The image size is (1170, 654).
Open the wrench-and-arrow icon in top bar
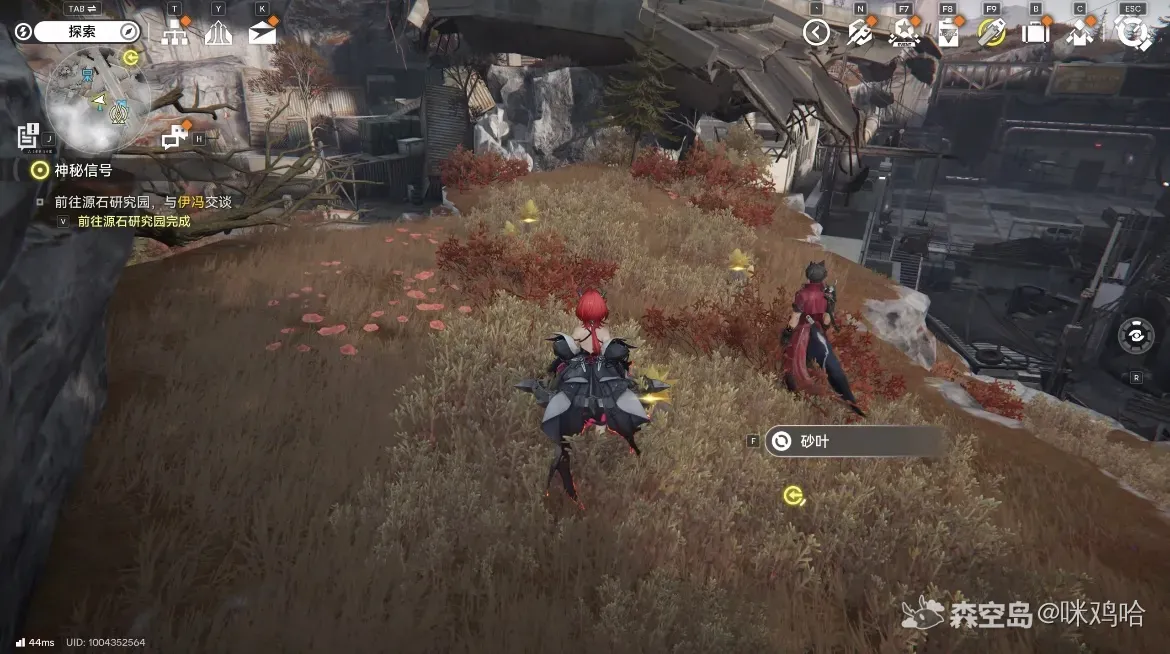coord(860,33)
